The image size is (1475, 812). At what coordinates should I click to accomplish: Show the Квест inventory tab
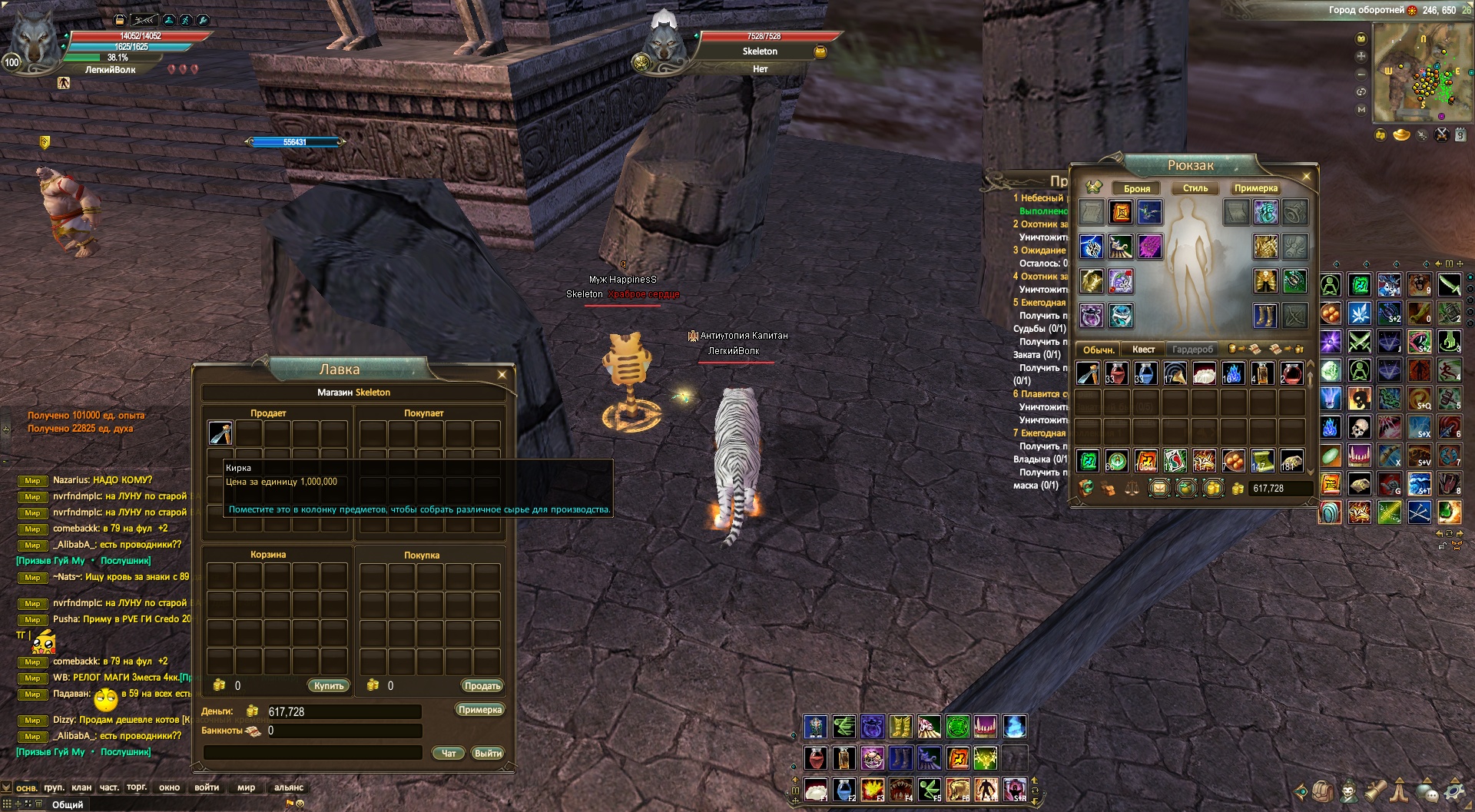coord(1143,350)
